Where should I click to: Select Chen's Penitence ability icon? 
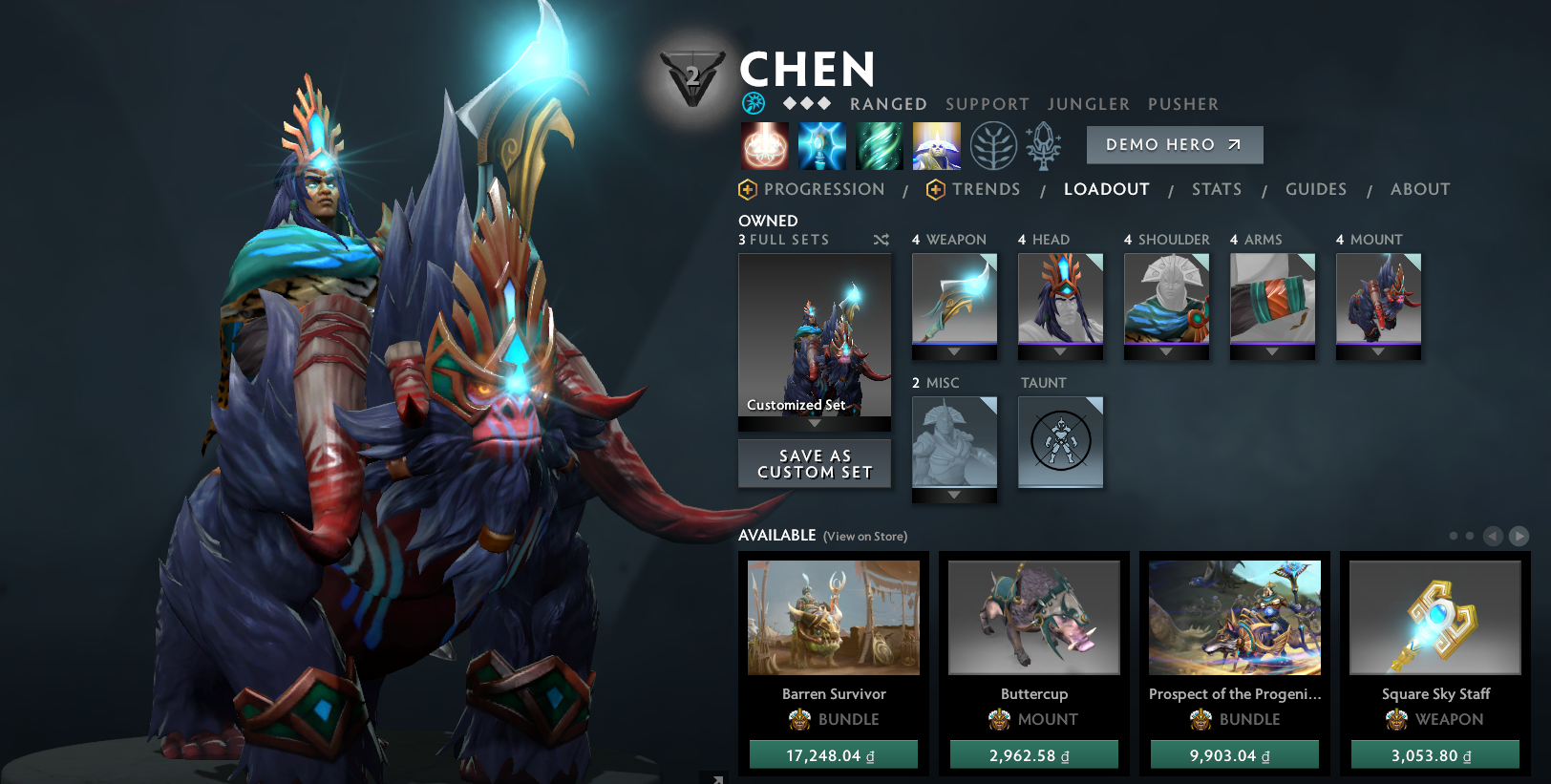(x=765, y=145)
